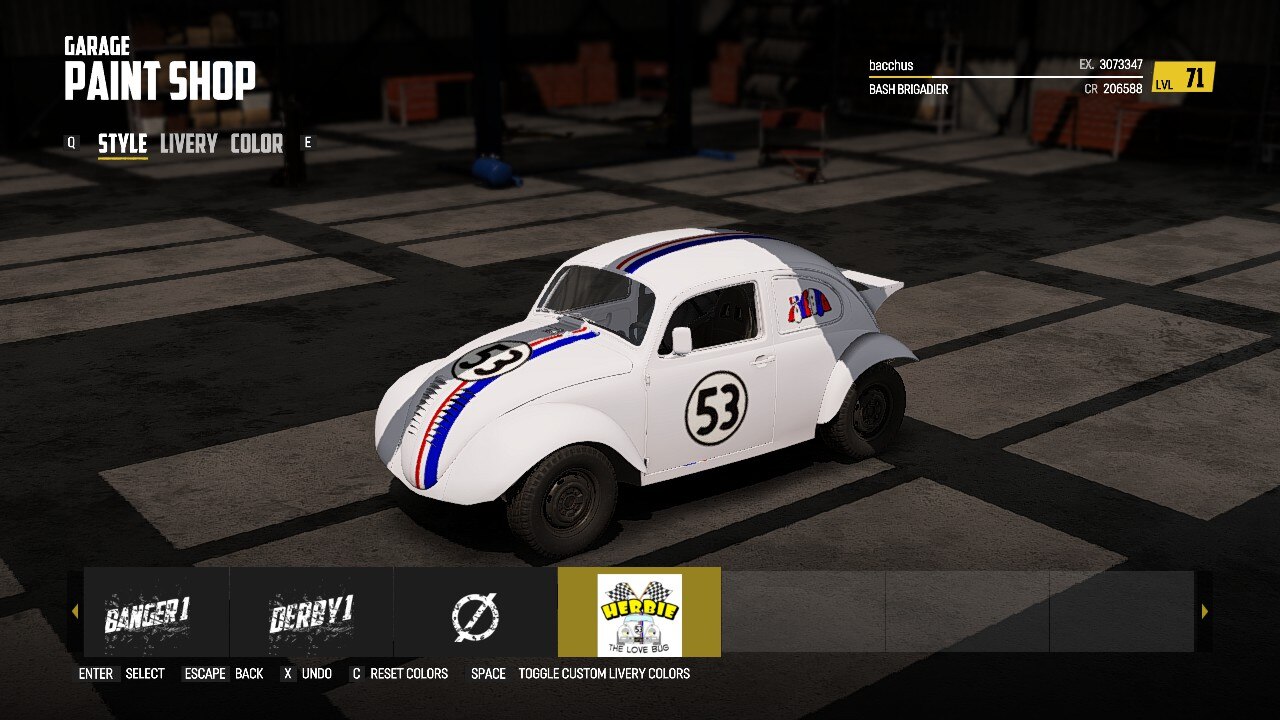Open the Livery tab
Viewport: 1280px width, 720px height.
click(x=188, y=144)
